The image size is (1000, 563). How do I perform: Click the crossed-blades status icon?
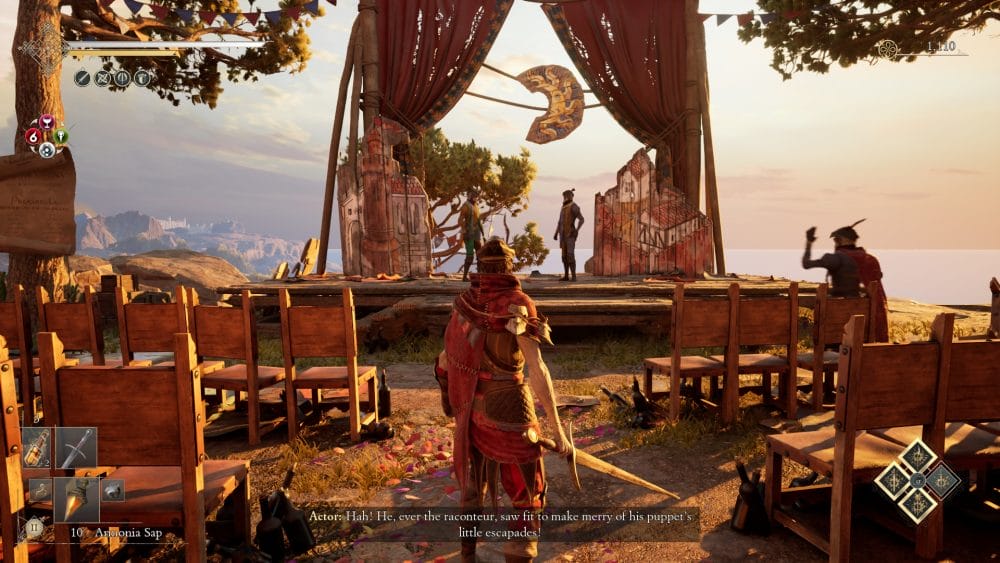102,78
